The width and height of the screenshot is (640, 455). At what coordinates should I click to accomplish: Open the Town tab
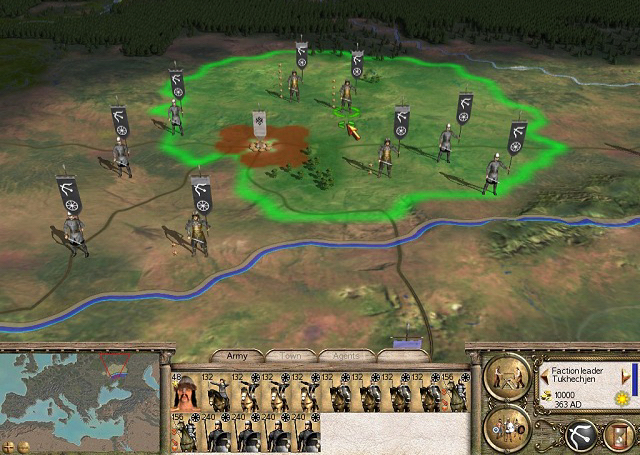point(290,355)
